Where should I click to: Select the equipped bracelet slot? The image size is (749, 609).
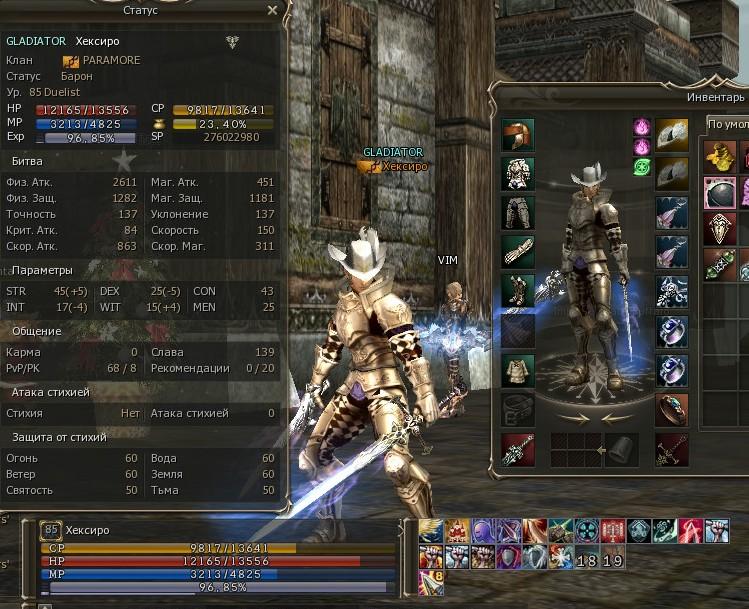[x=672, y=409]
